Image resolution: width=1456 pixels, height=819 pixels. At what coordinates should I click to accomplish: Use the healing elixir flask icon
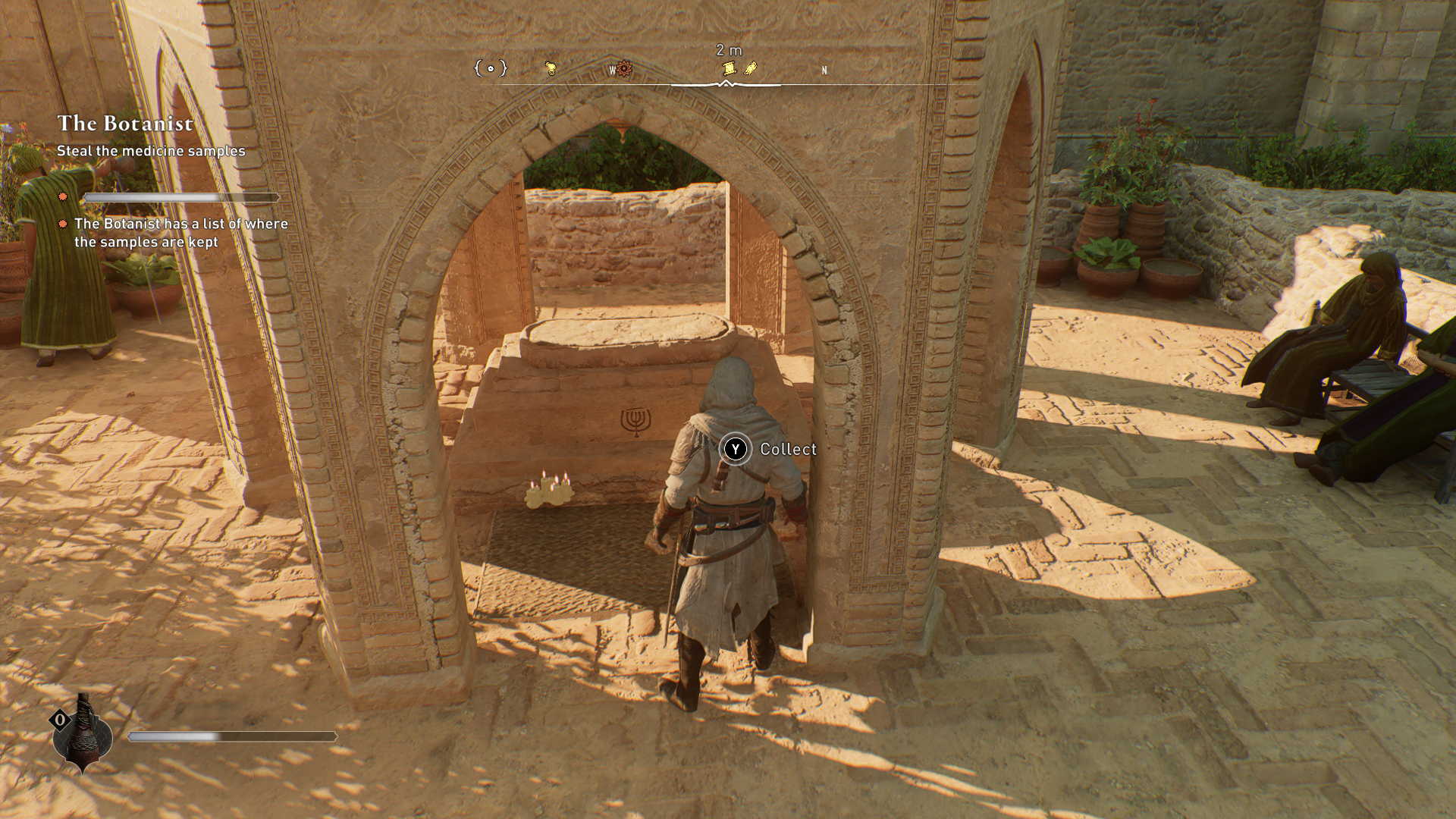(x=83, y=734)
